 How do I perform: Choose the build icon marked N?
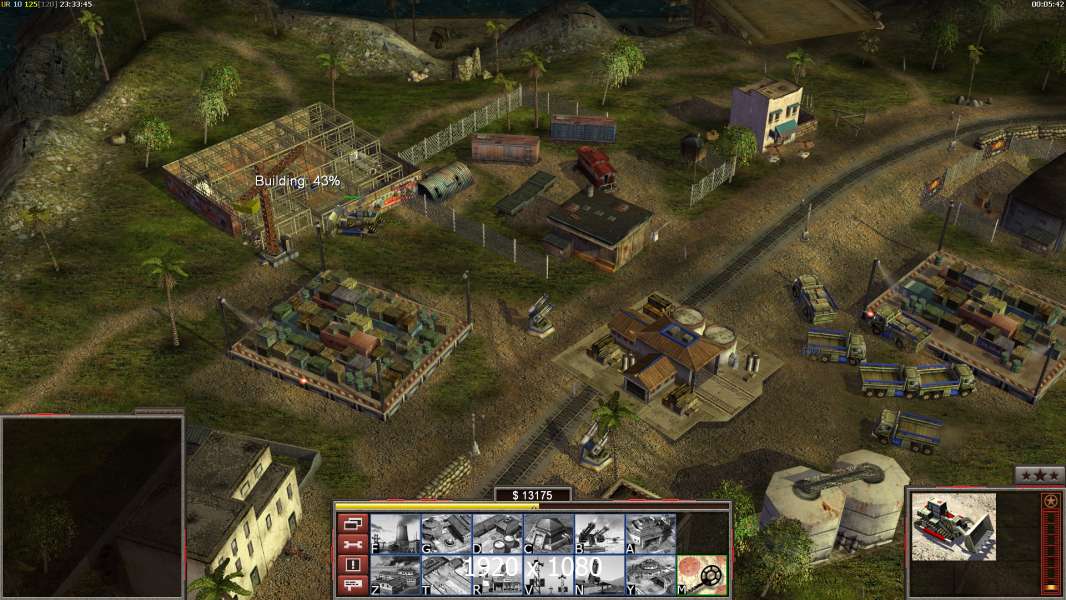599,575
